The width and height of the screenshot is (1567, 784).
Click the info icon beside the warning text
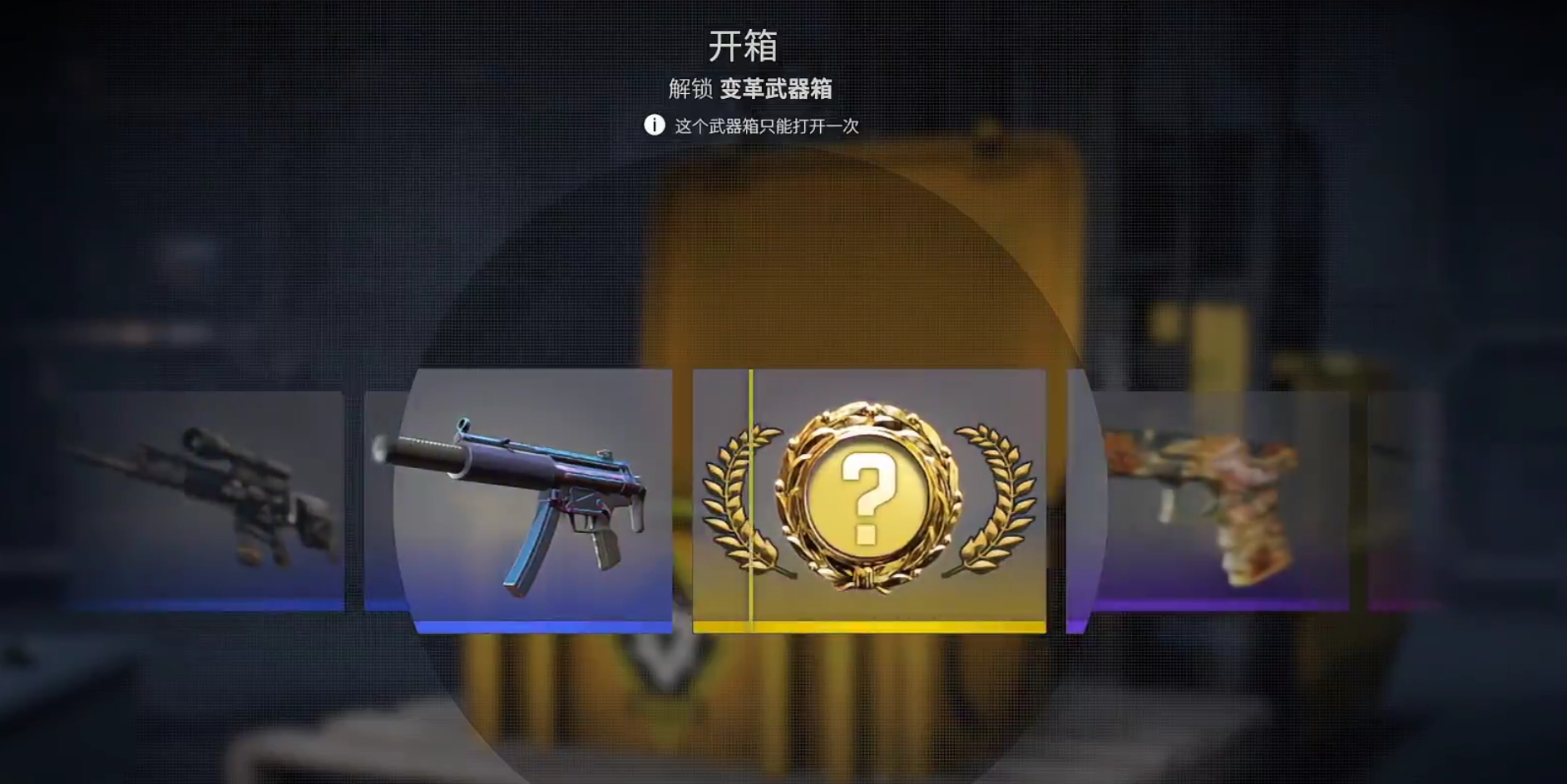click(656, 125)
